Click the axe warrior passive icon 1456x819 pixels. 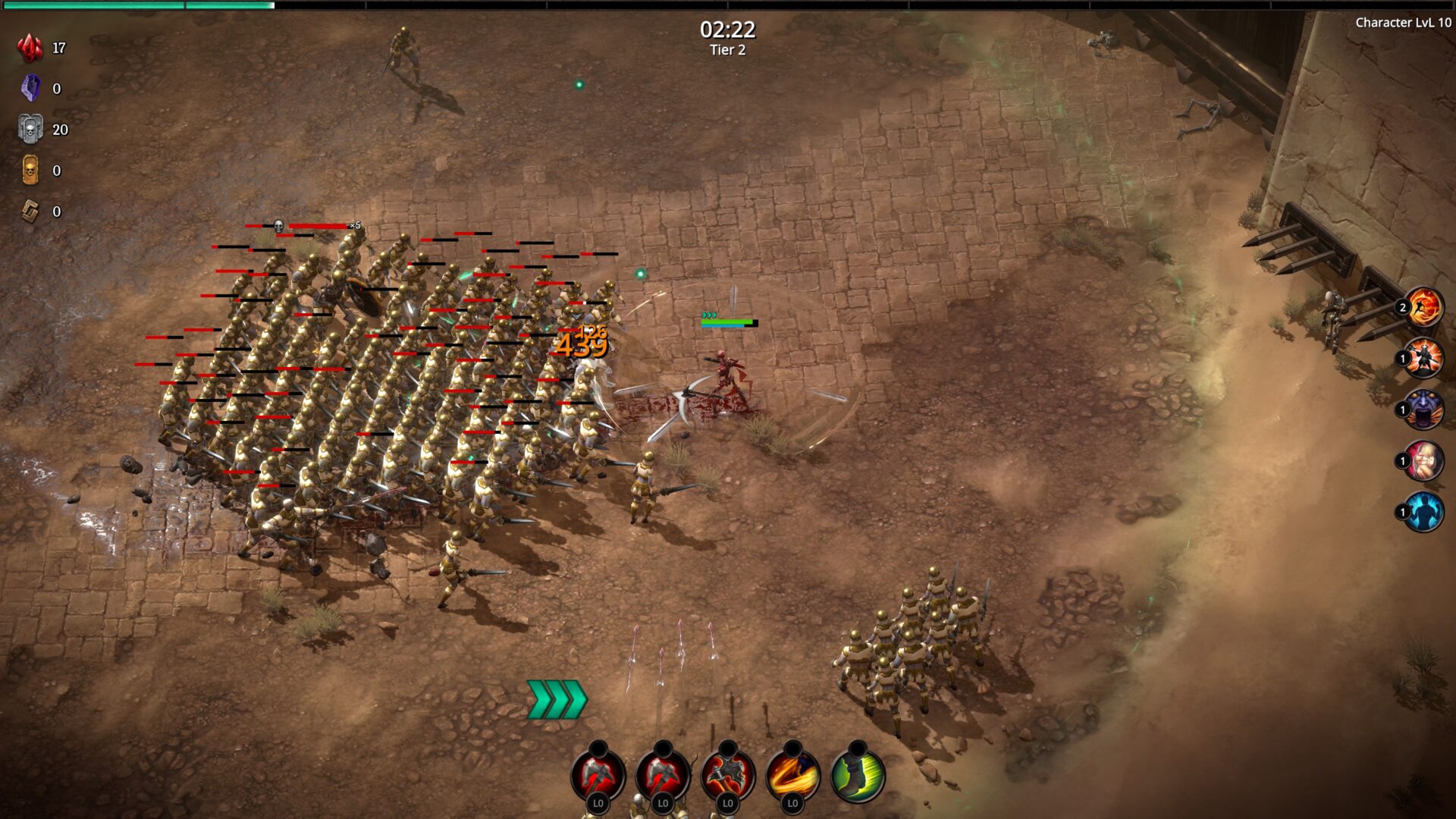pyautogui.click(x=1423, y=359)
